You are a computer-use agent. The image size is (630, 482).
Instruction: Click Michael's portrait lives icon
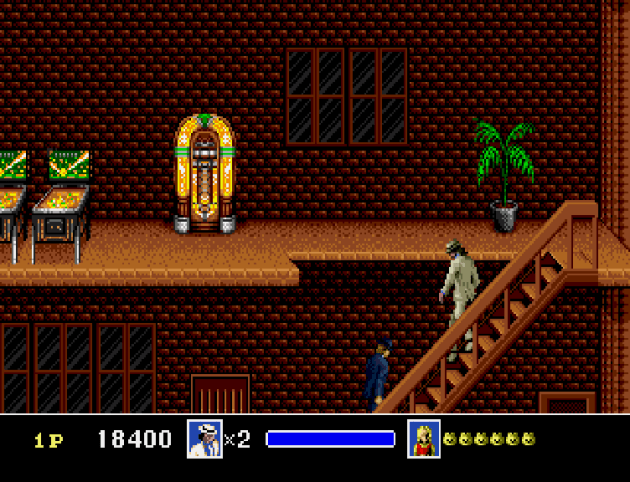click(204, 439)
